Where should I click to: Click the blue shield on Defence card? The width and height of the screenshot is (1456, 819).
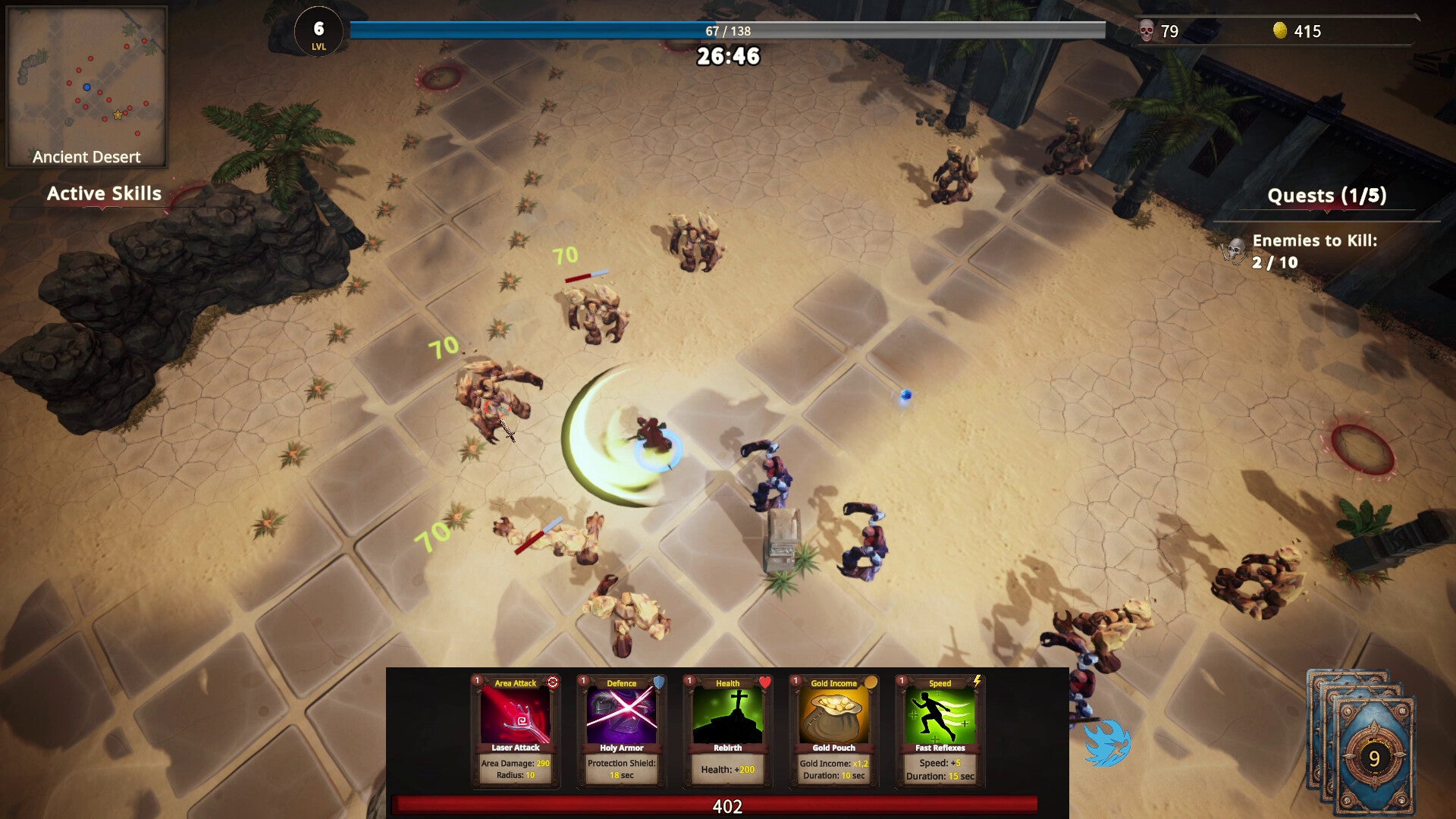[x=657, y=683]
